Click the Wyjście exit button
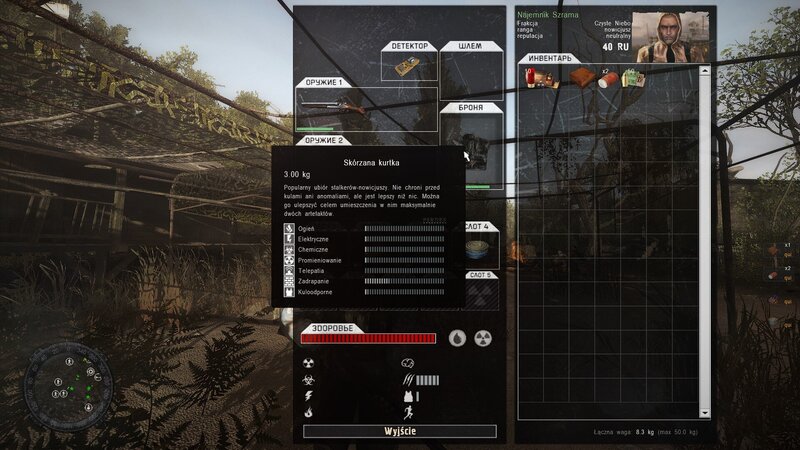The width and height of the screenshot is (800, 450). coord(399,431)
